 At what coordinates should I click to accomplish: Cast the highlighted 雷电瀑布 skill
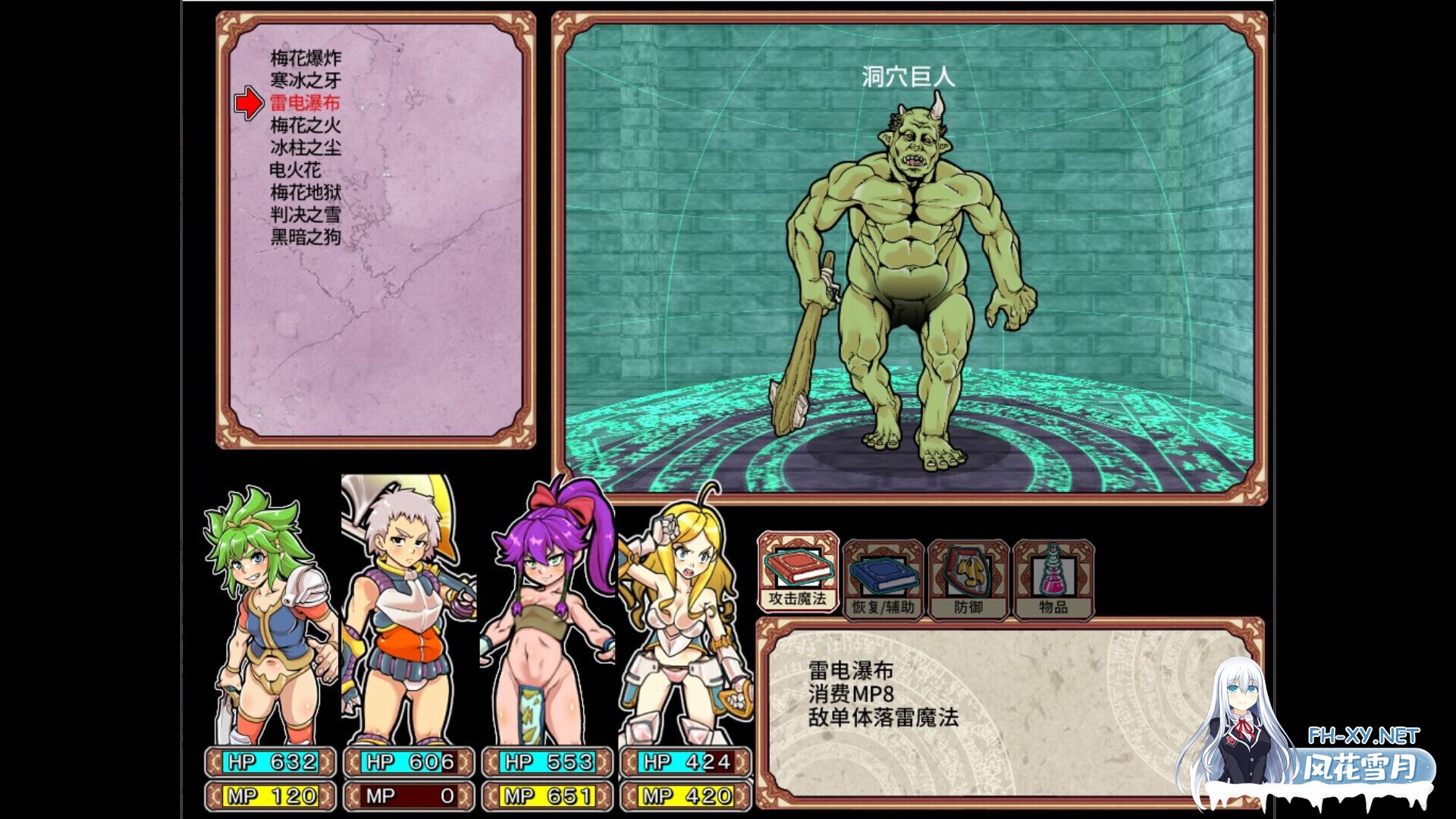[306, 101]
